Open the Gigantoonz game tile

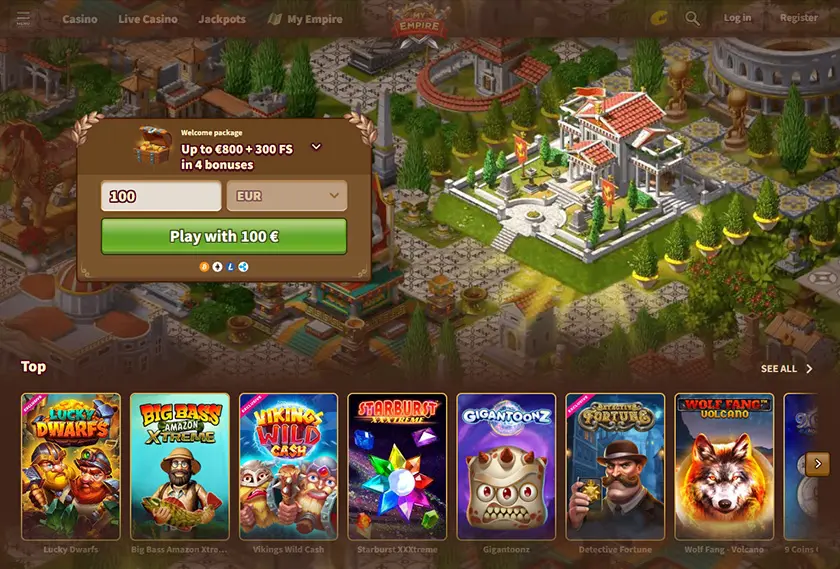coord(506,466)
